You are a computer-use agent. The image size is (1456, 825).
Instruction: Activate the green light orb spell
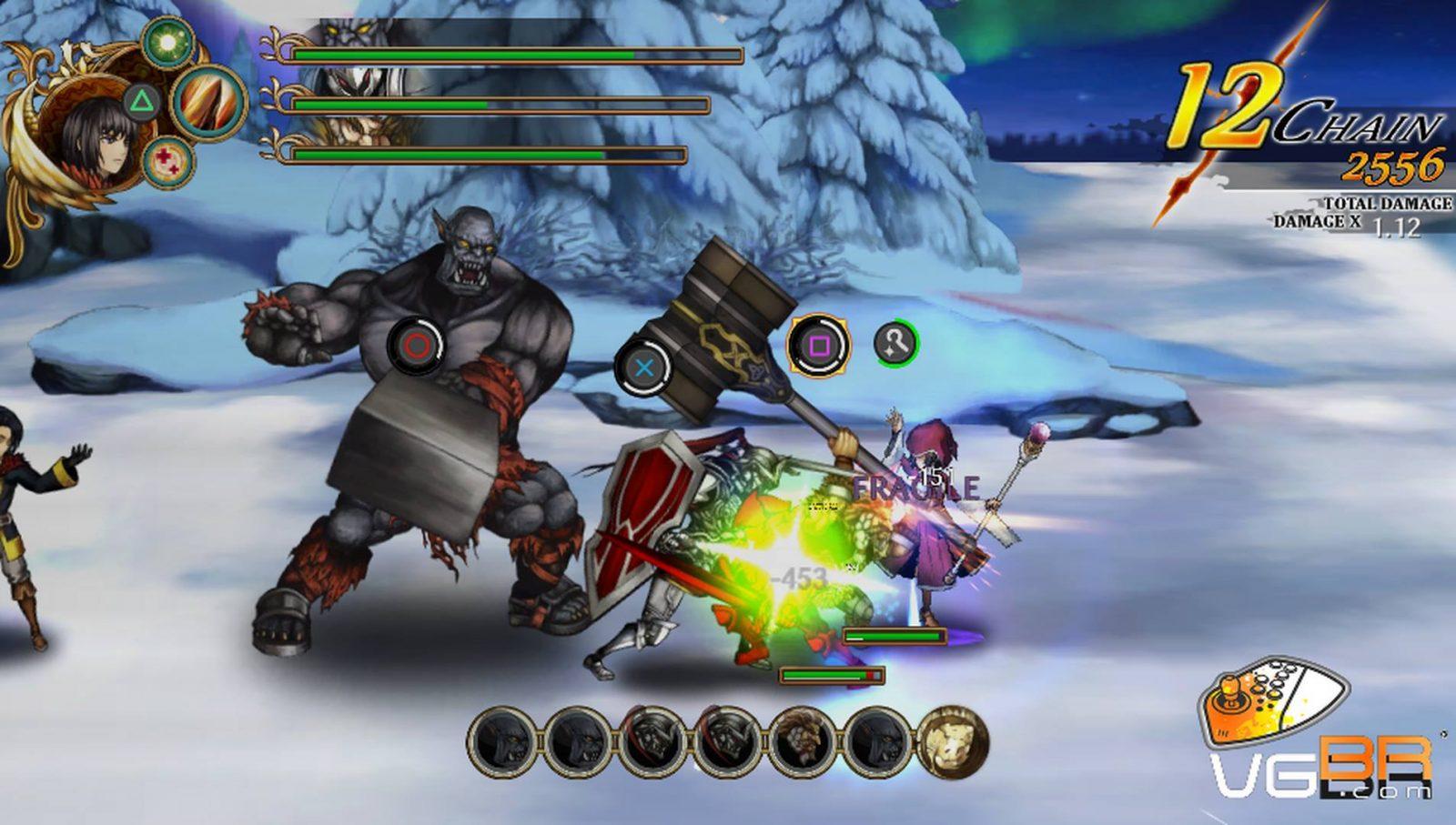click(x=166, y=40)
